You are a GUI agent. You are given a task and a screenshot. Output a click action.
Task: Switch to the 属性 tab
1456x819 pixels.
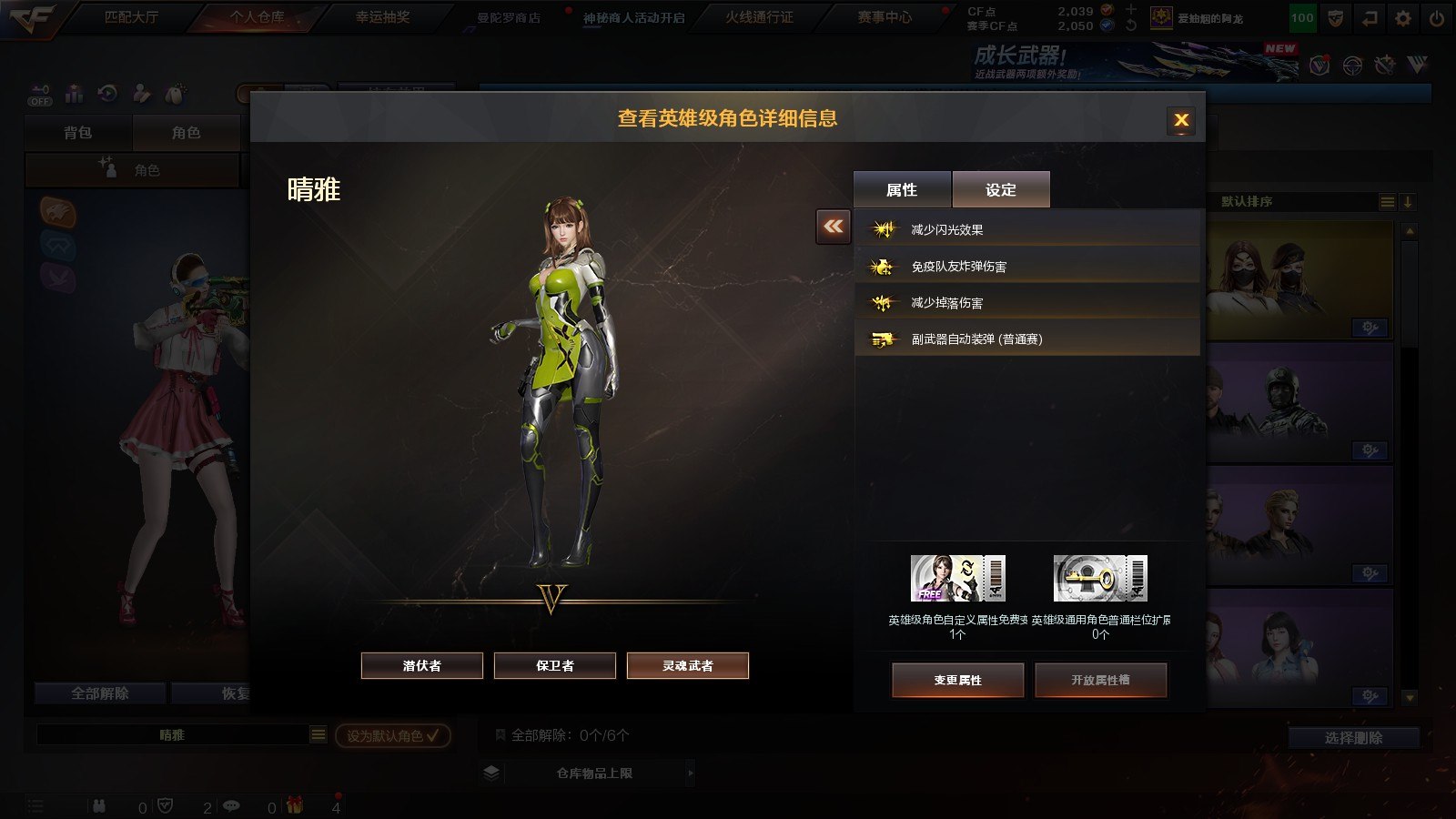(x=902, y=190)
